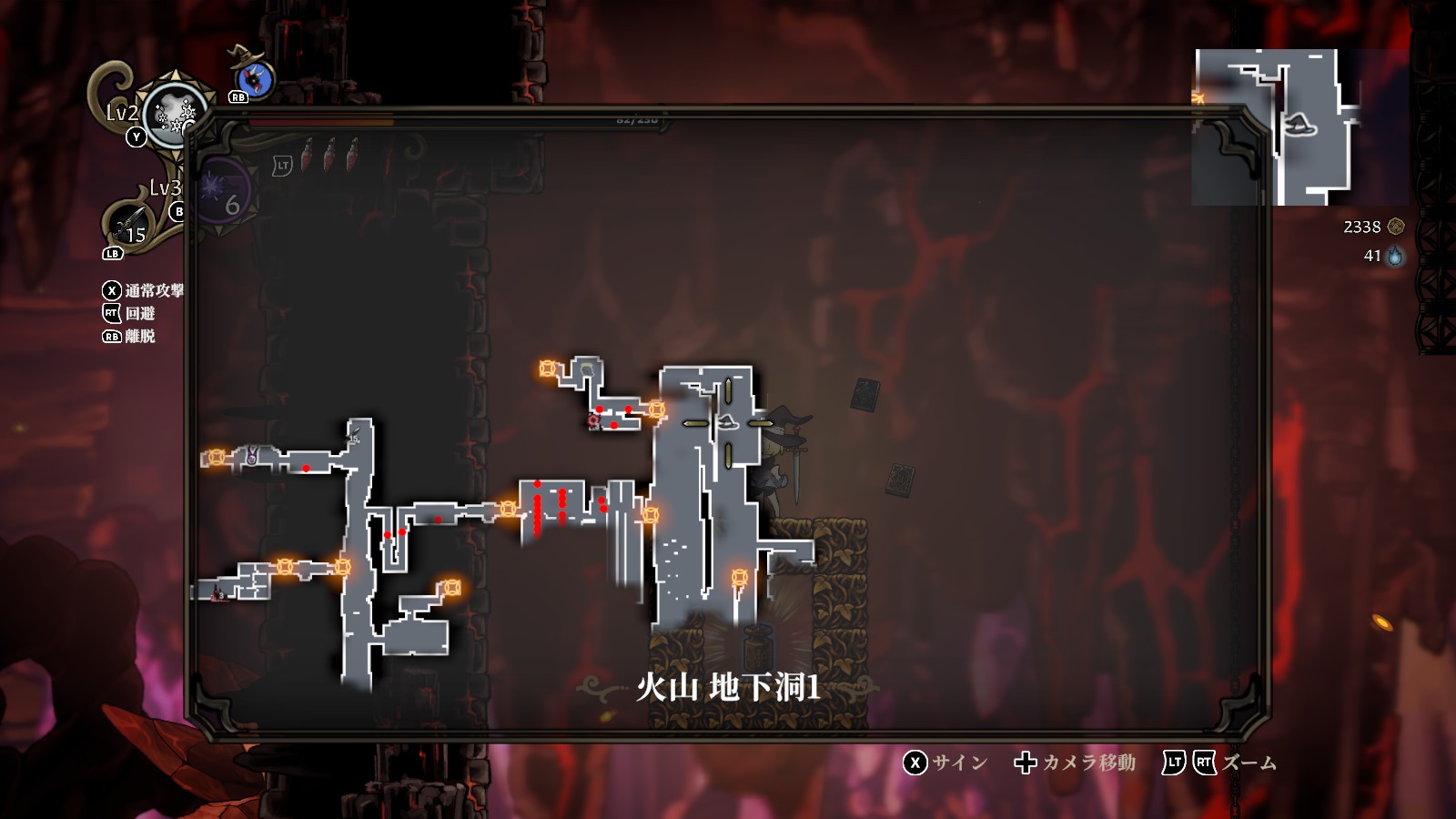Click the horned familiar portrait with witch hat
Viewport: 1456px width, 819px height.
pos(252,77)
